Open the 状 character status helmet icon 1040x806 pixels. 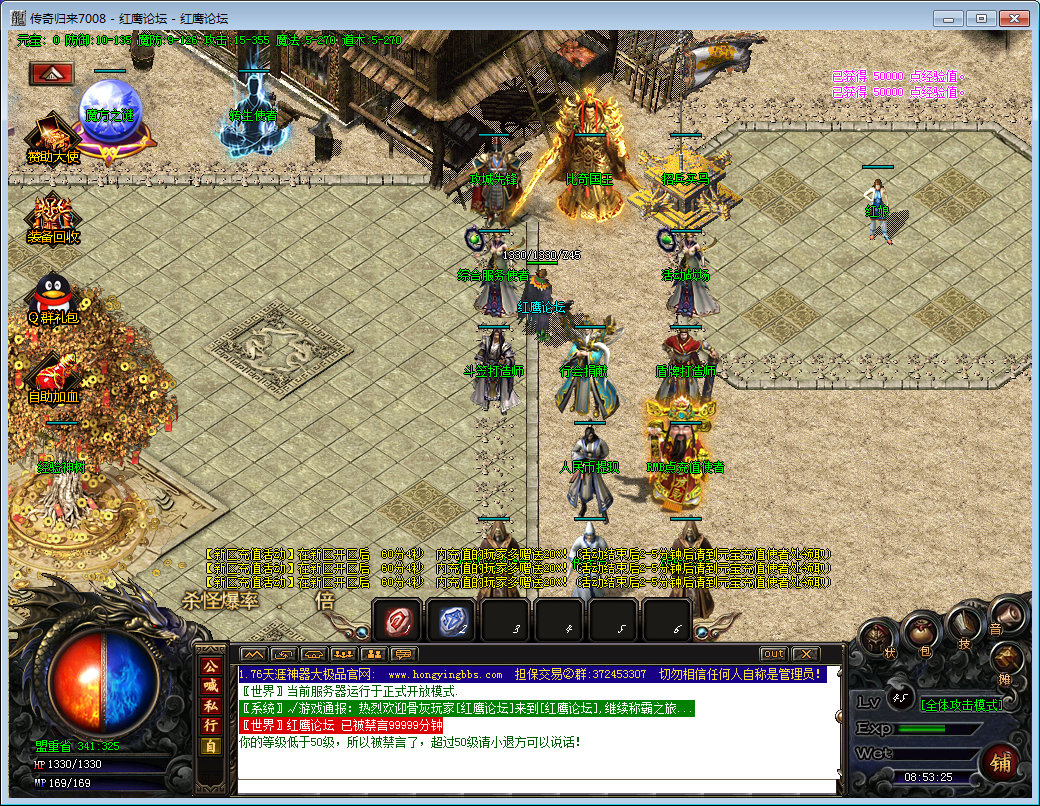876,636
